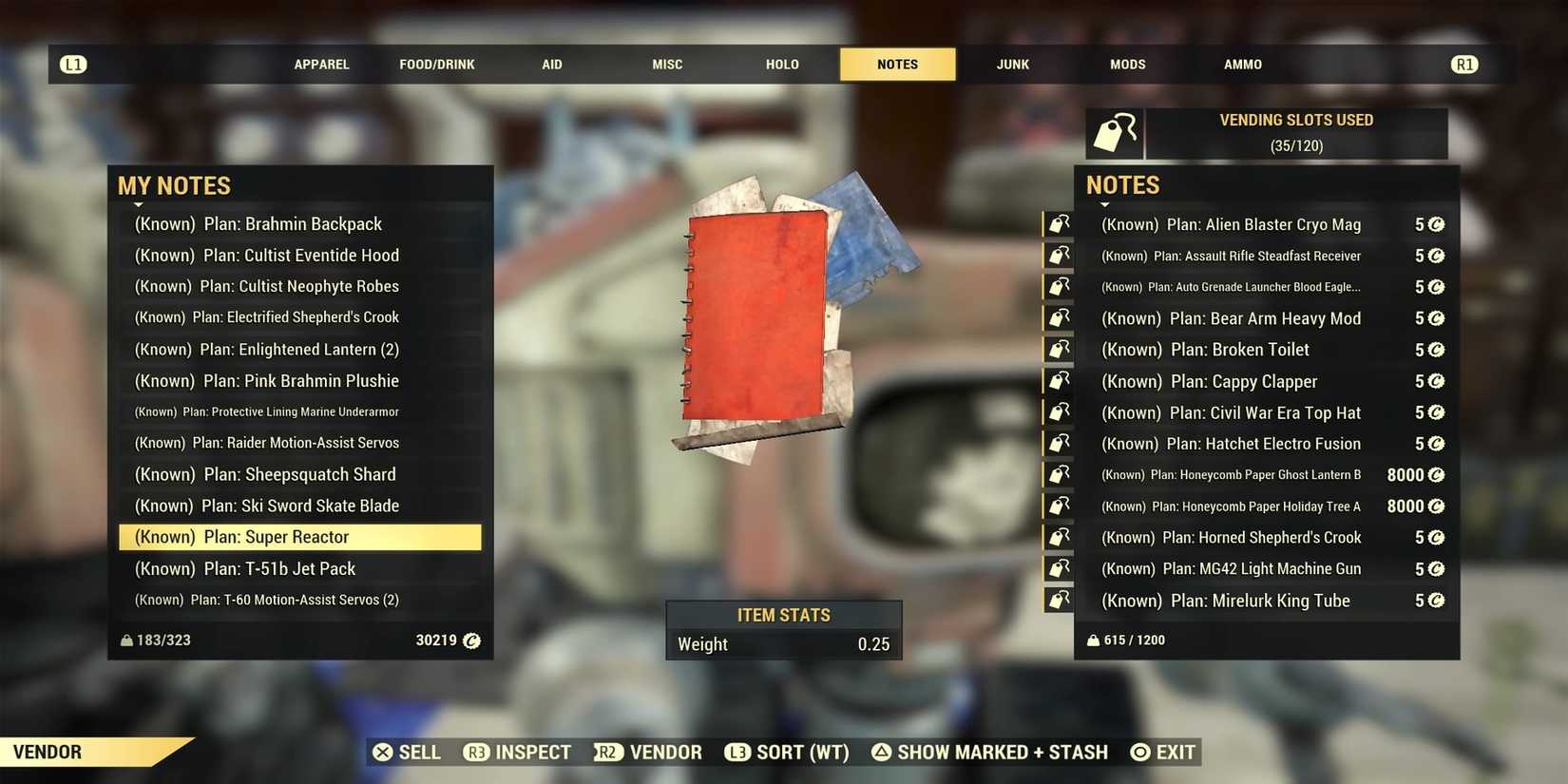Image resolution: width=1568 pixels, height=784 pixels.
Task: Switch to the APPAREL tab
Action: pyautogui.click(x=321, y=64)
